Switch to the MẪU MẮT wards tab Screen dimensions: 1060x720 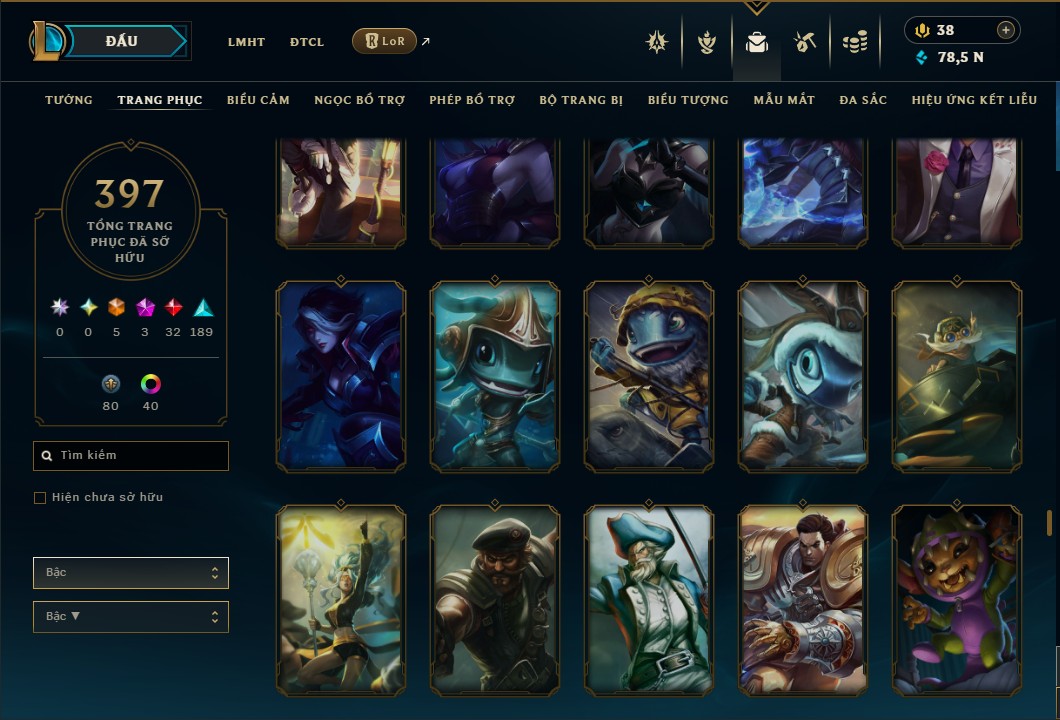point(784,100)
